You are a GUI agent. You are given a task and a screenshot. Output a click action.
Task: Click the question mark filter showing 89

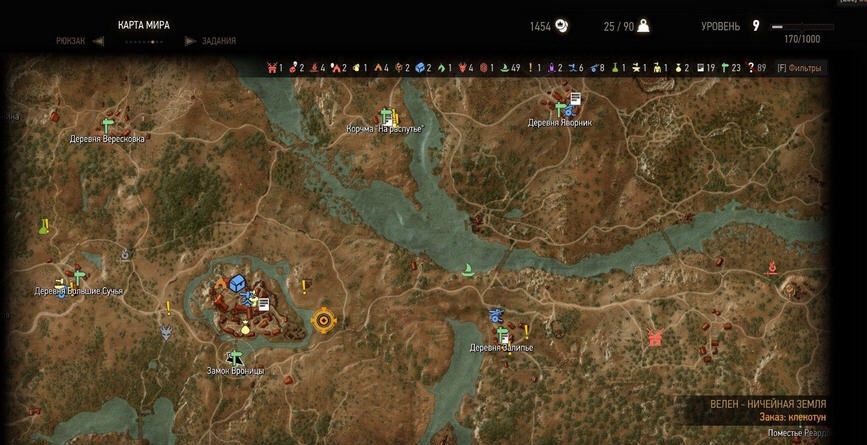click(x=748, y=68)
